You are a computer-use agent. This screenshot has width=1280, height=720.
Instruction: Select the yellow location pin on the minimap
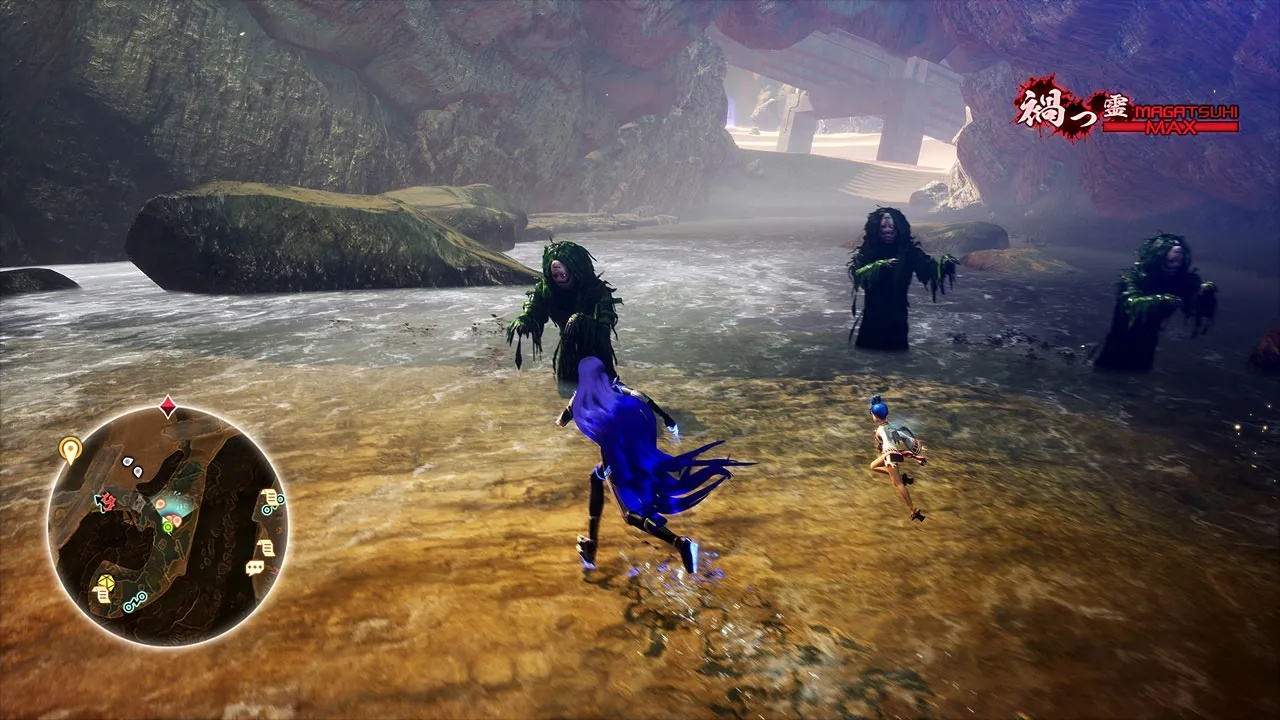pyautogui.click(x=68, y=448)
